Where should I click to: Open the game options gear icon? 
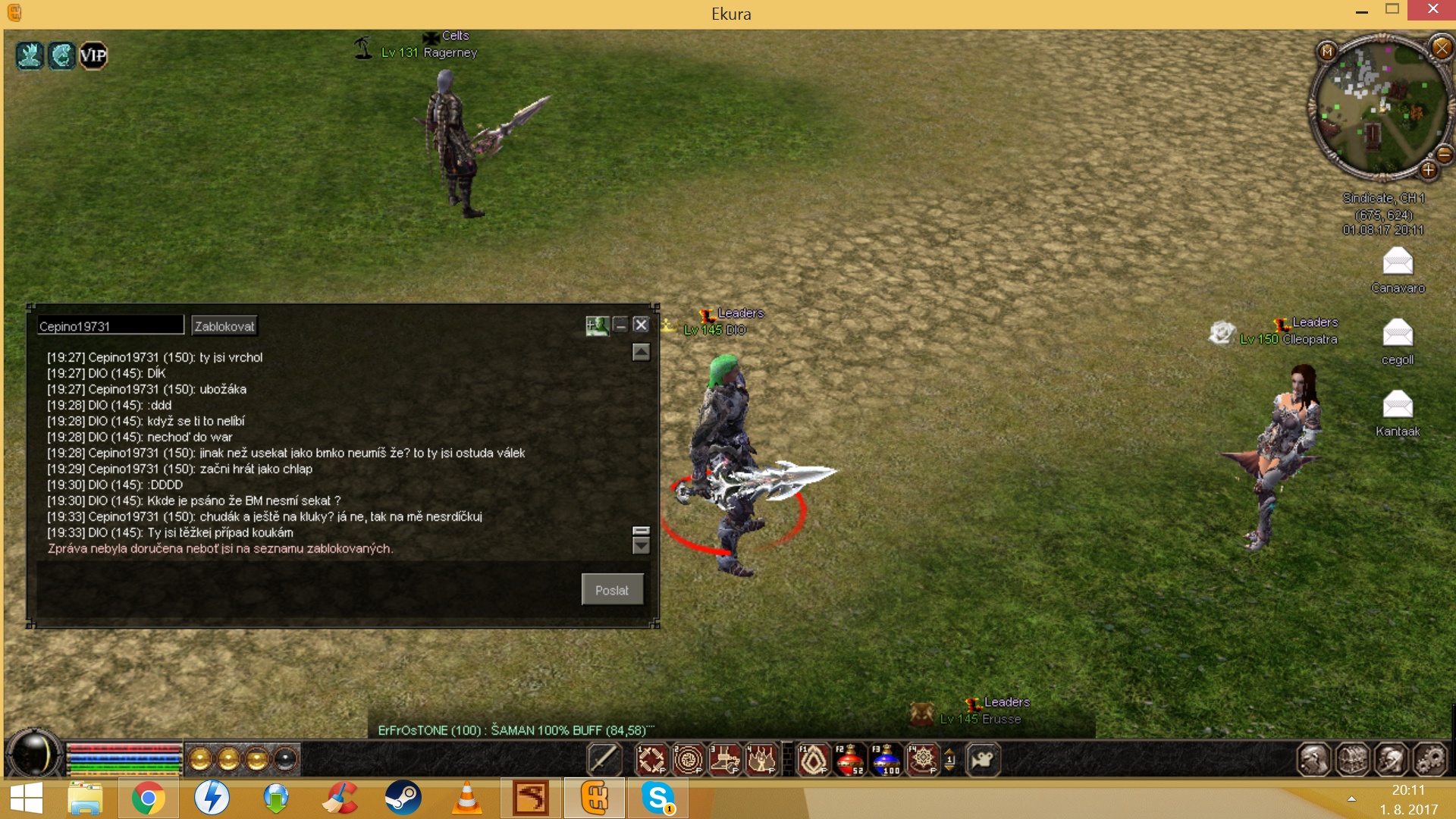point(1430,760)
